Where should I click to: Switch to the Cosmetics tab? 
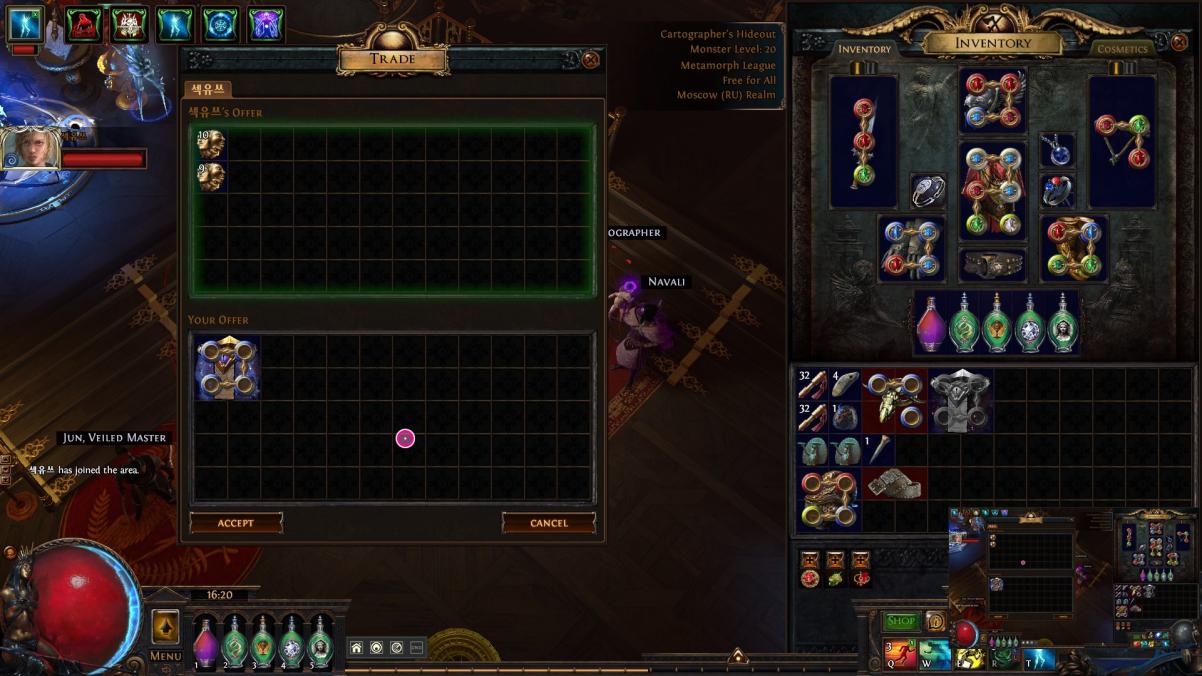(1122, 49)
